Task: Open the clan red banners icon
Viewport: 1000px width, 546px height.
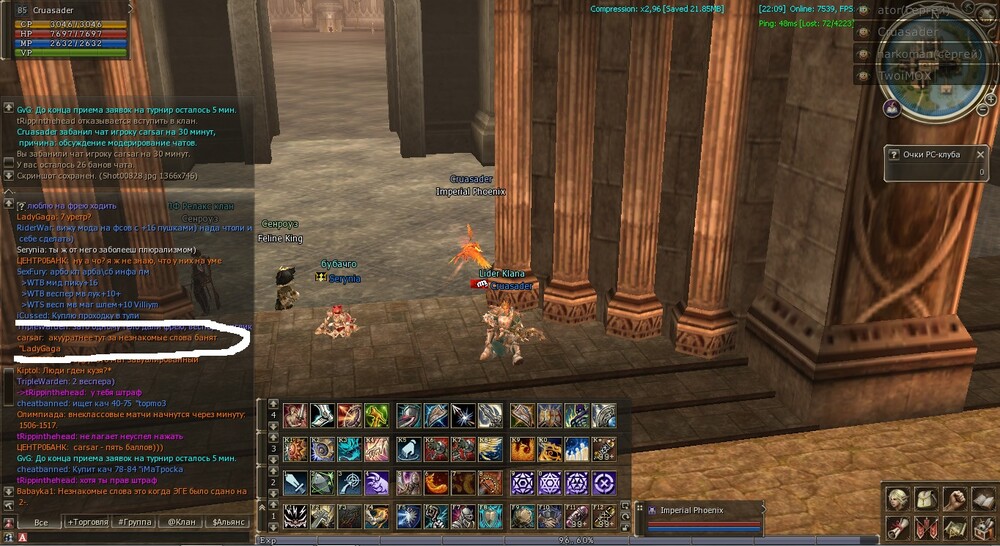Action: [926, 527]
